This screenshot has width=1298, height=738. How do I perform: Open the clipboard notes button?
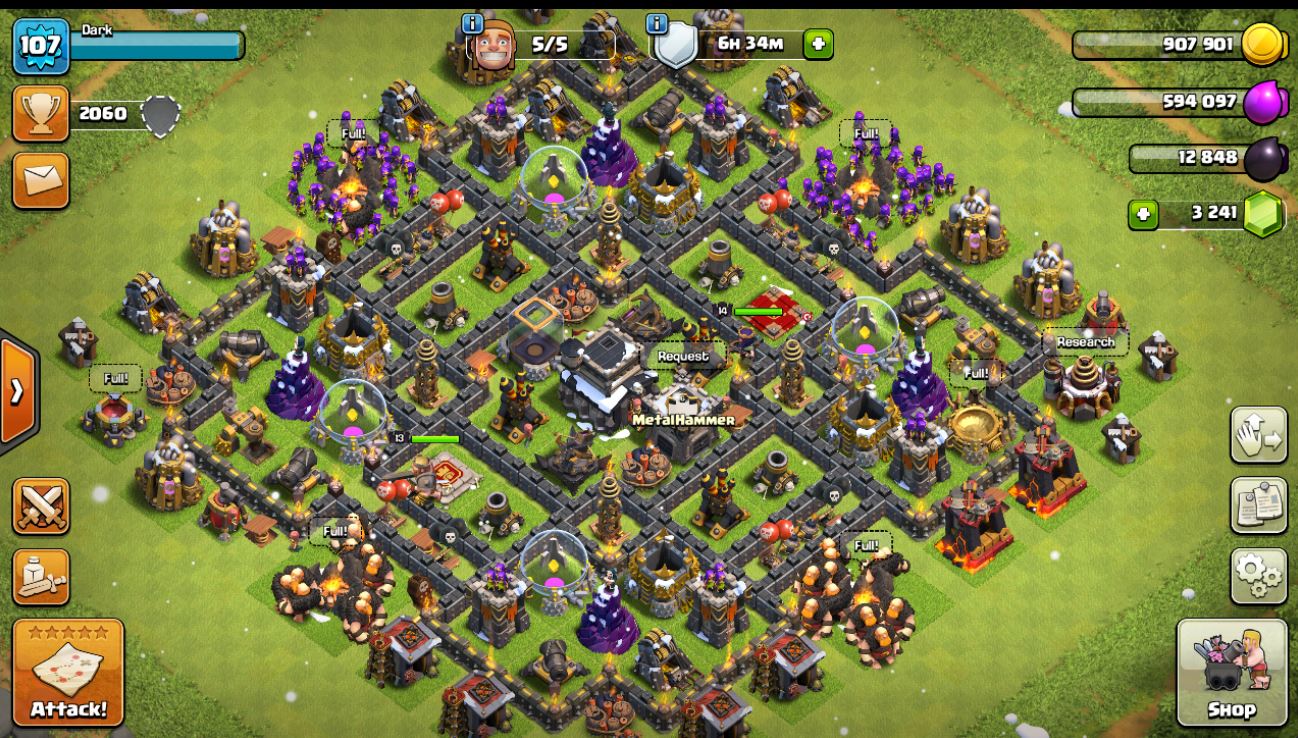[1258, 506]
